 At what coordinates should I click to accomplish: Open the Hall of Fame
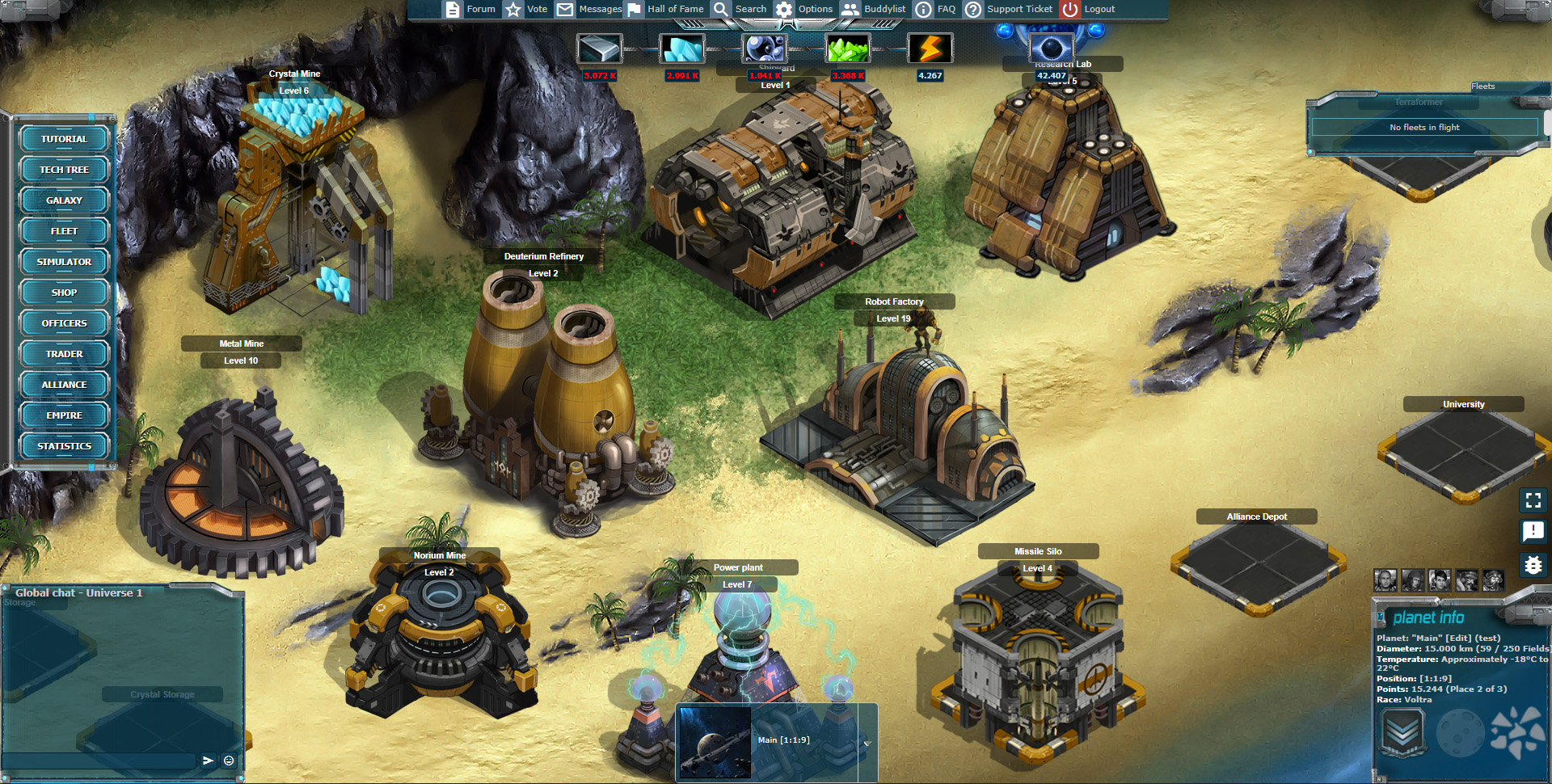[665, 10]
